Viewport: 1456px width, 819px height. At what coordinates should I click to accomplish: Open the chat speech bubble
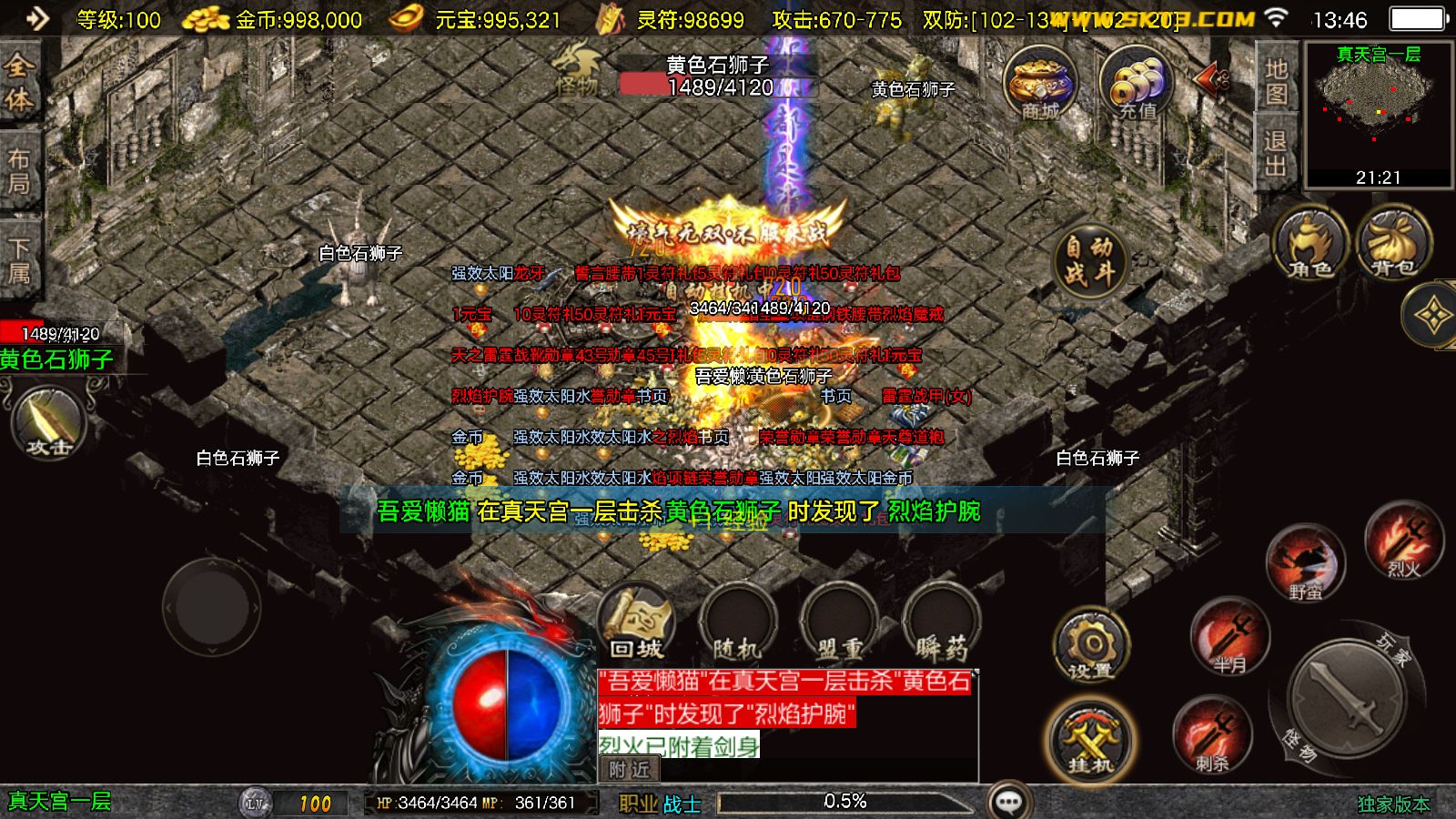click(1008, 802)
